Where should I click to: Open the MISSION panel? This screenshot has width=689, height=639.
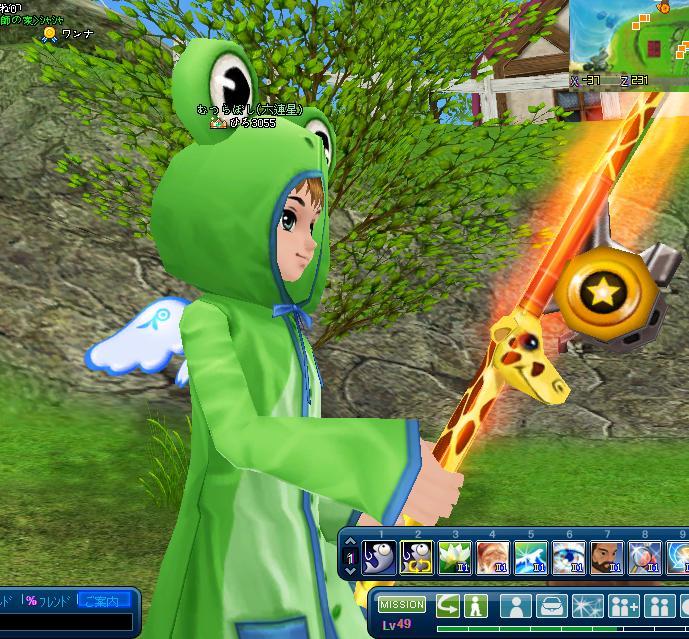point(402,605)
